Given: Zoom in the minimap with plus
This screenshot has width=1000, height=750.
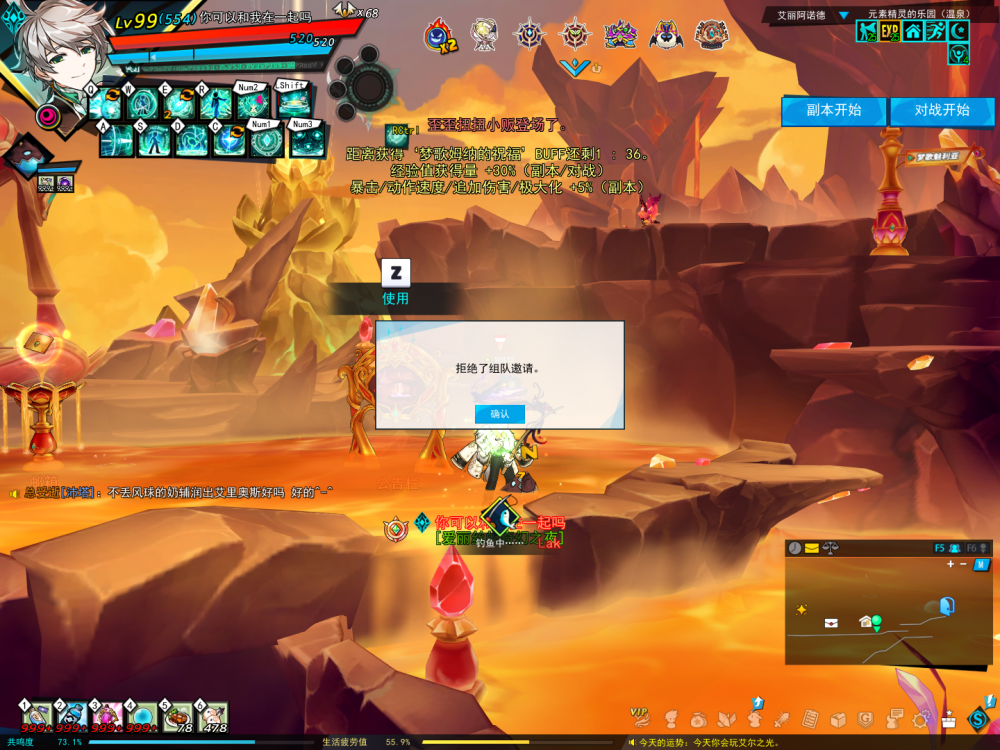Looking at the screenshot, I should [x=950, y=564].
